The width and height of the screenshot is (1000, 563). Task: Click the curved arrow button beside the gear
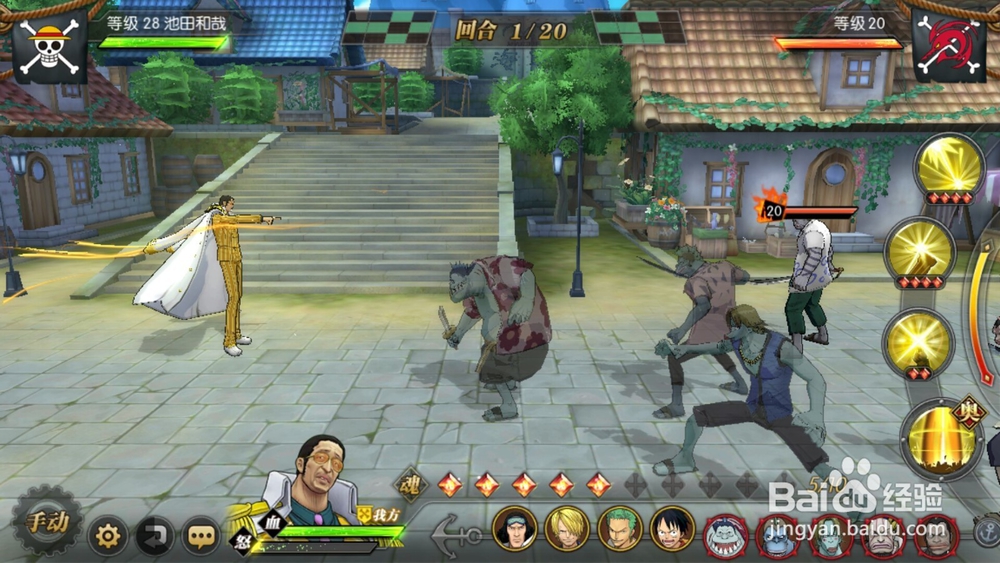(x=155, y=537)
